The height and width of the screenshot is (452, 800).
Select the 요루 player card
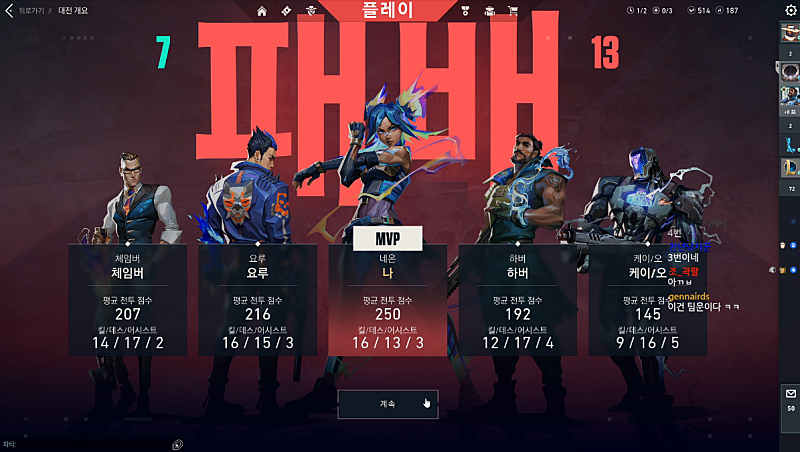pos(258,299)
